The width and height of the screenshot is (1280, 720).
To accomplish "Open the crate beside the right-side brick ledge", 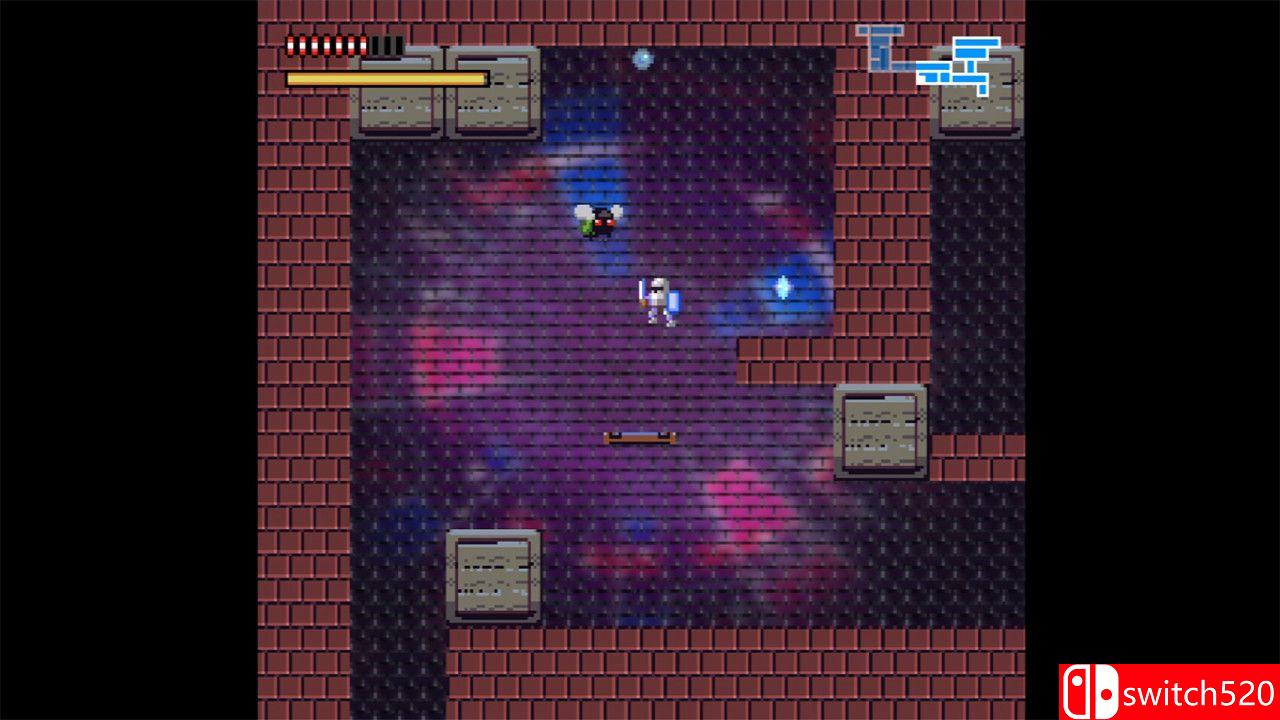I will pyautogui.click(x=880, y=432).
